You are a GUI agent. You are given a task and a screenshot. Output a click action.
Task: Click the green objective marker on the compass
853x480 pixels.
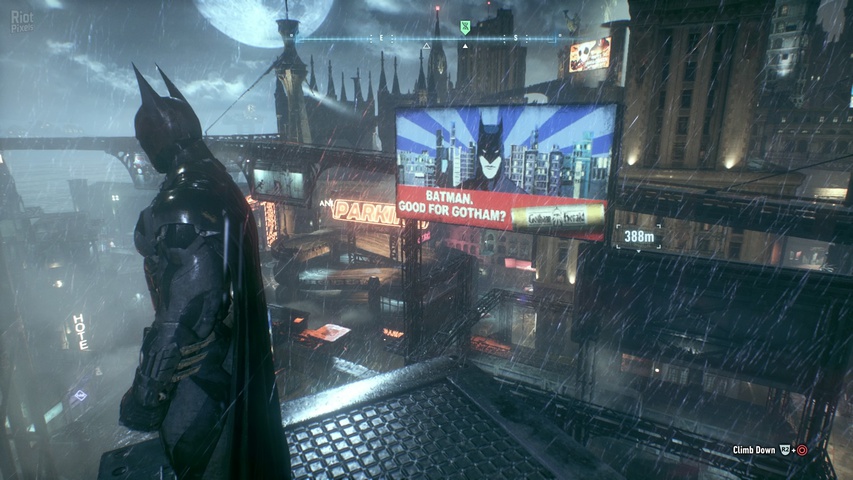coord(464,28)
